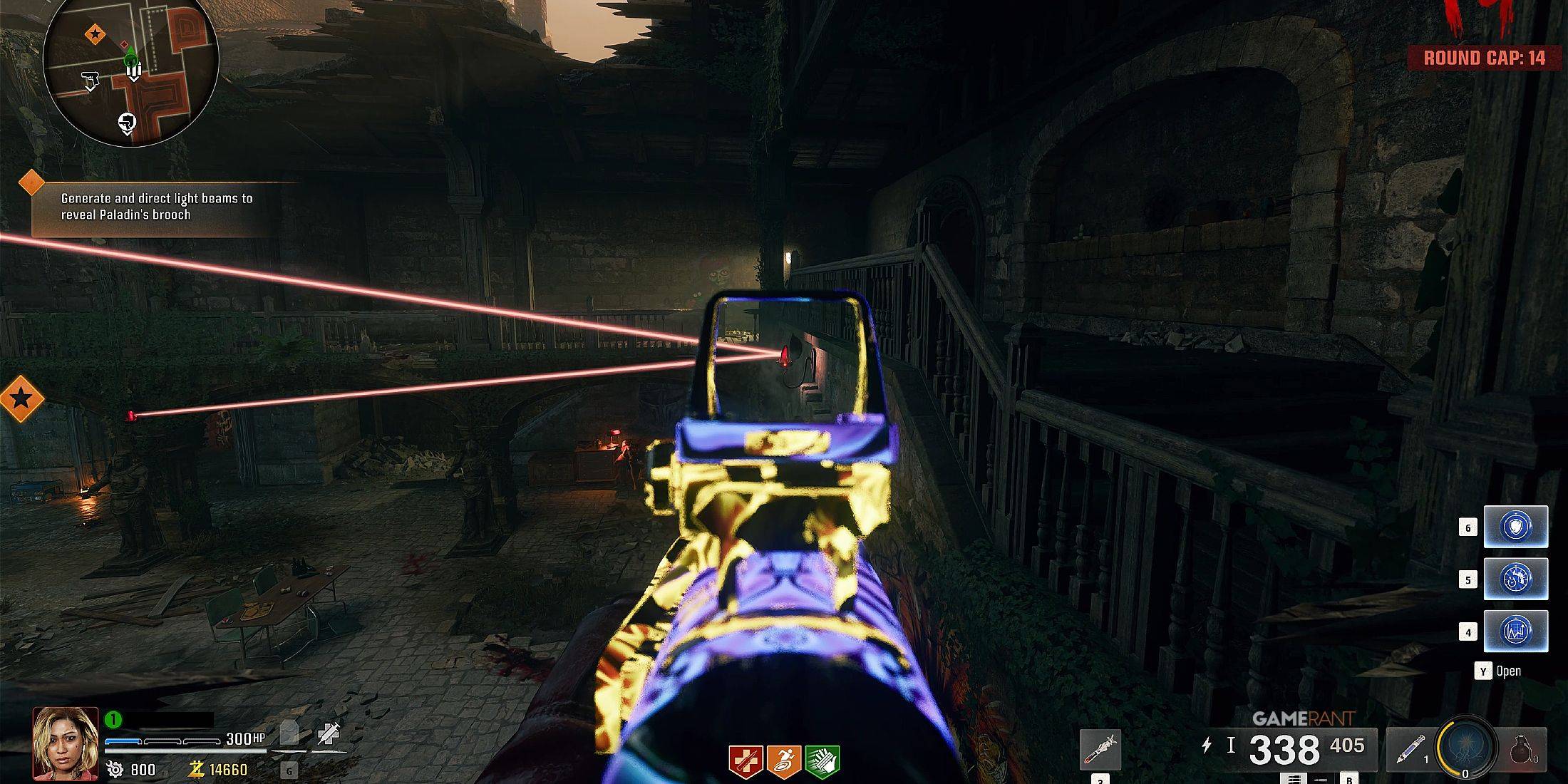Activate the chart GobbleGum in slot 4
This screenshot has height=784, width=1568.
click(1515, 631)
